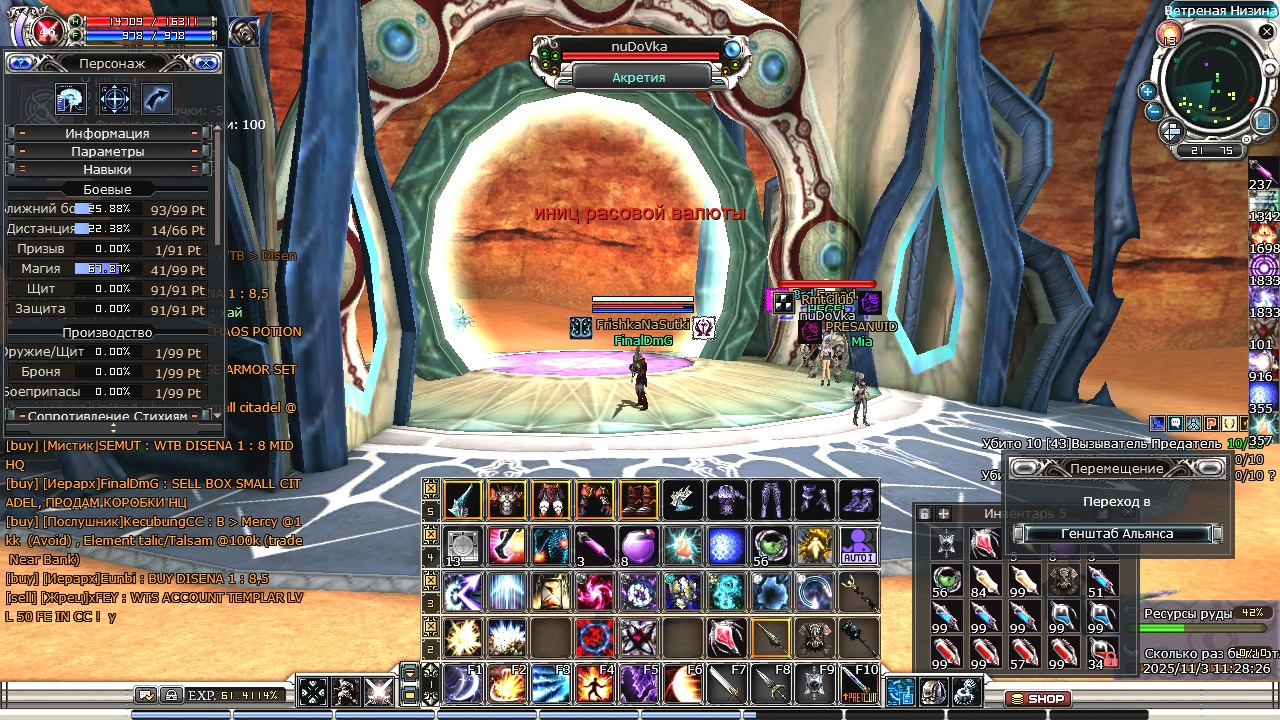Collapse the Навыки section

click(x=107, y=169)
